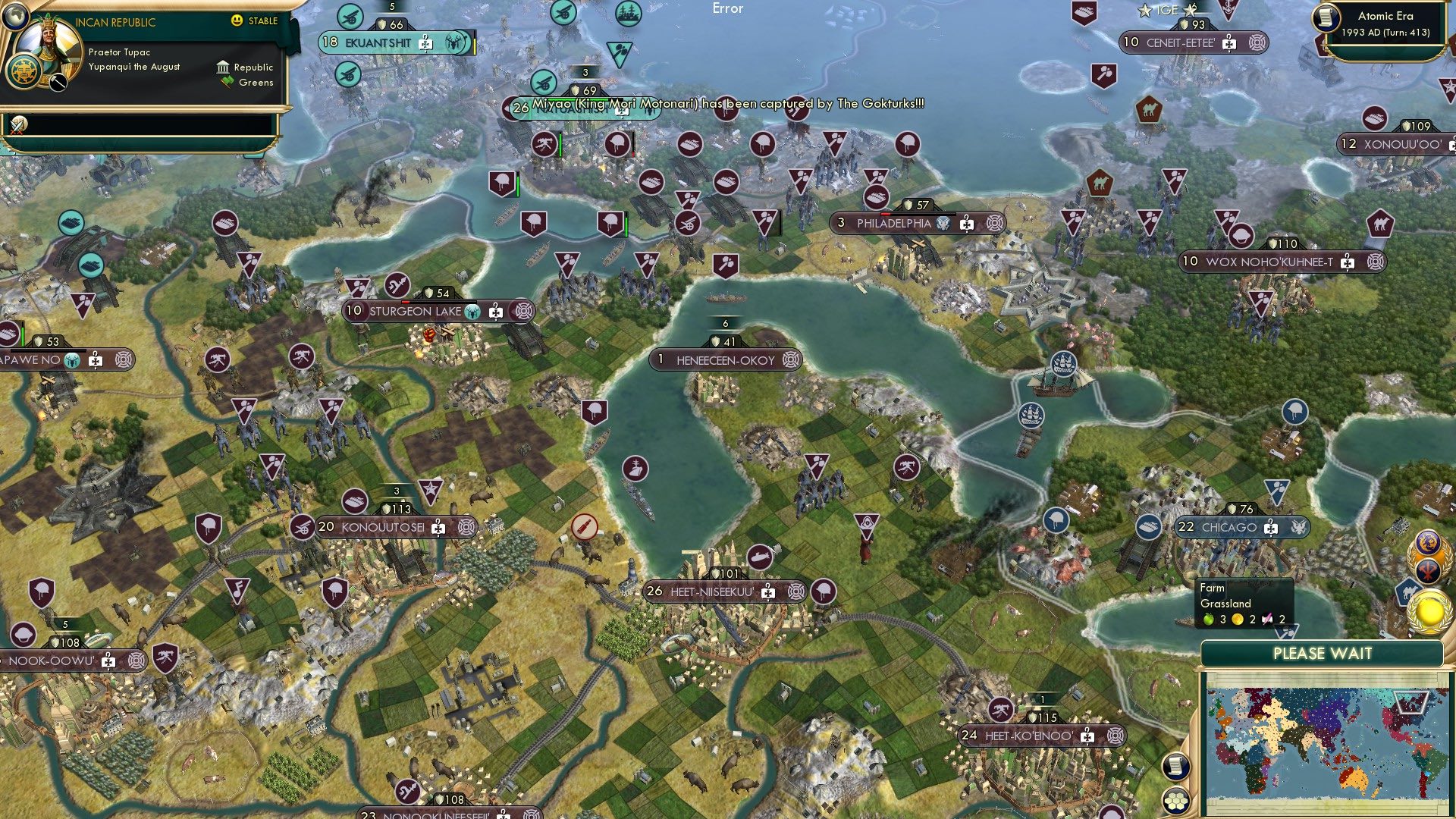
Task: Open the INCAN REPUBLIC overview panel
Action: point(114,22)
